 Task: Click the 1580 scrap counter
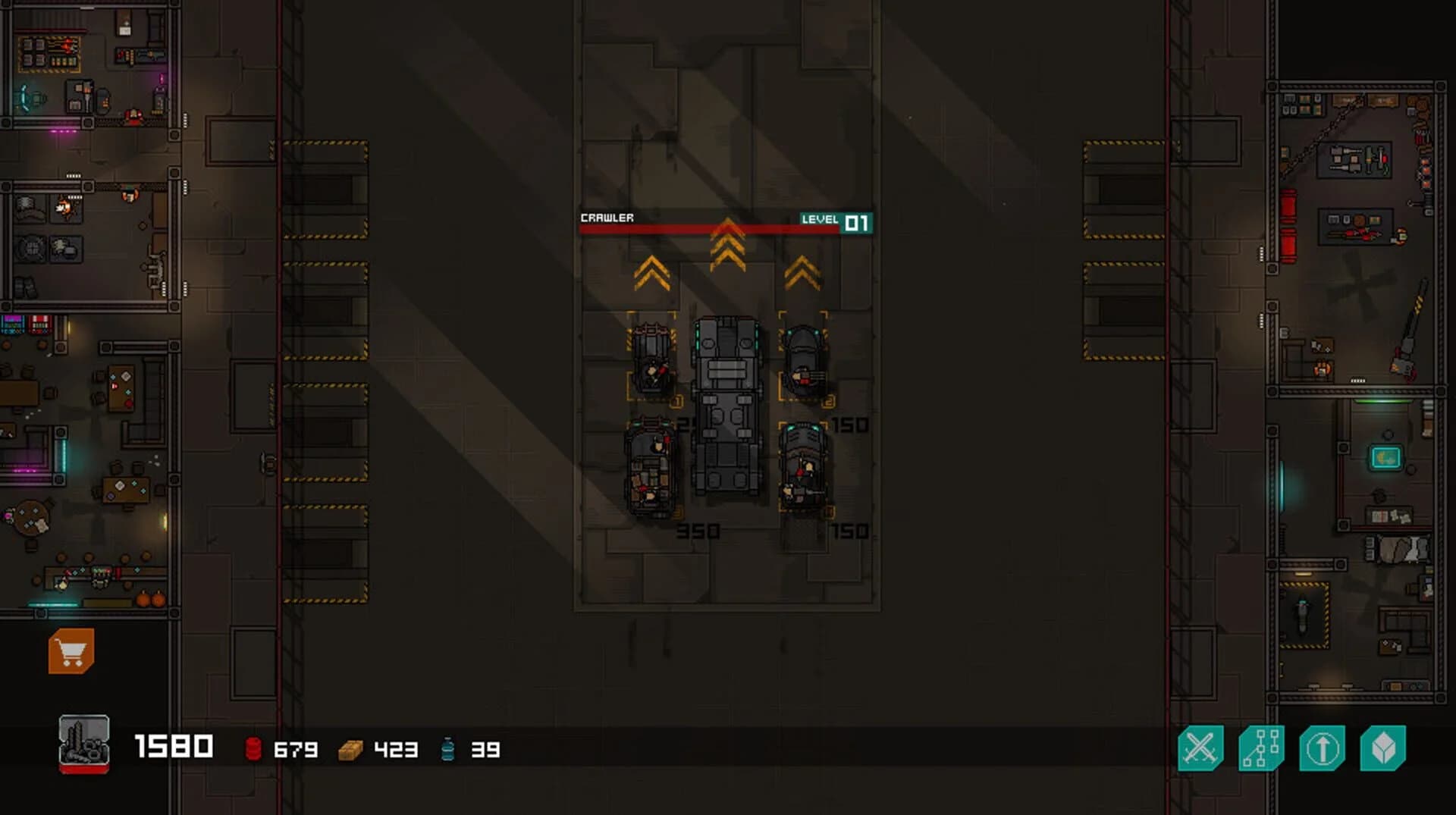[173, 747]
